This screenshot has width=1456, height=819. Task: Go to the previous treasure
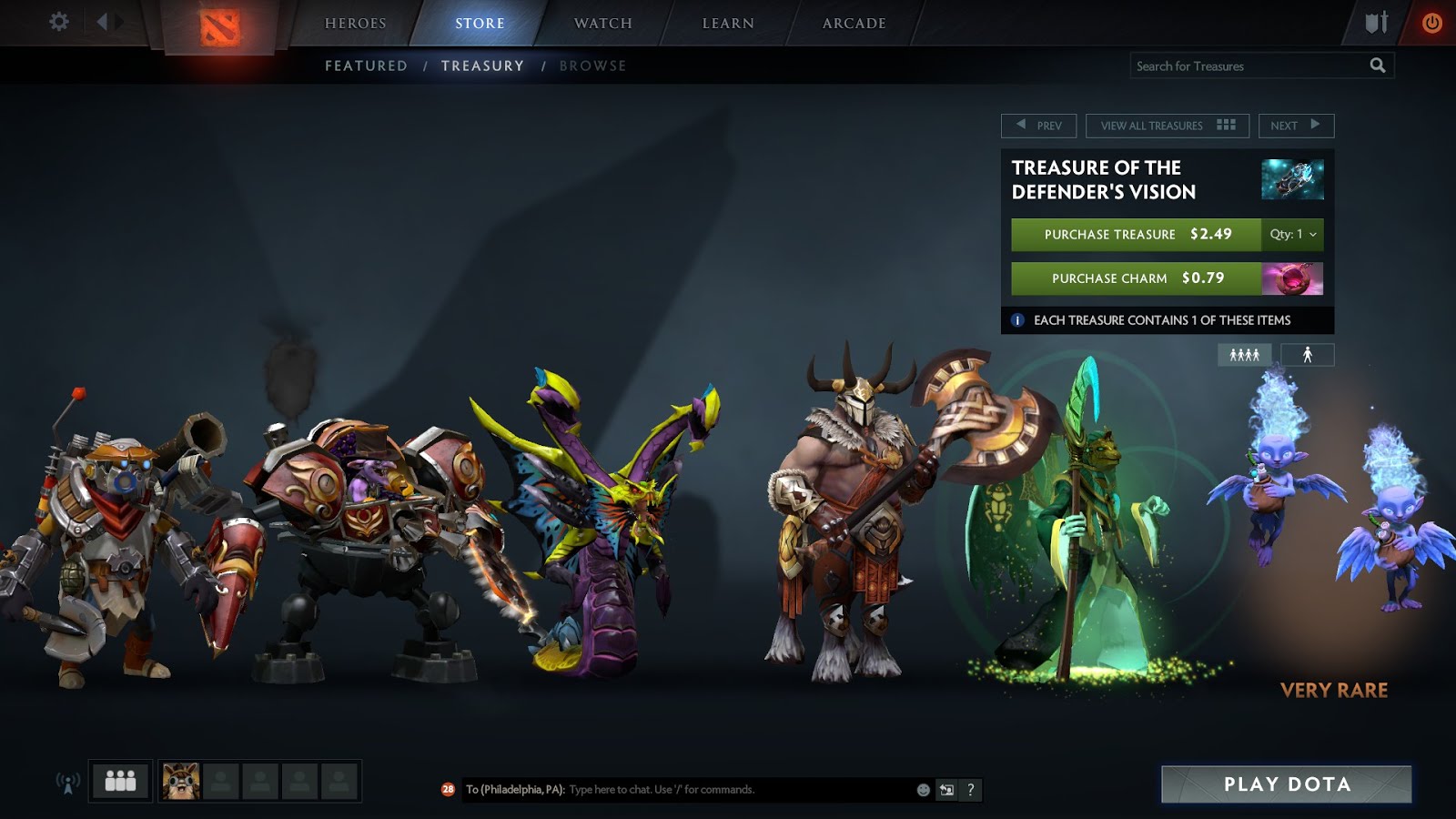click(x=1038, y=126)
